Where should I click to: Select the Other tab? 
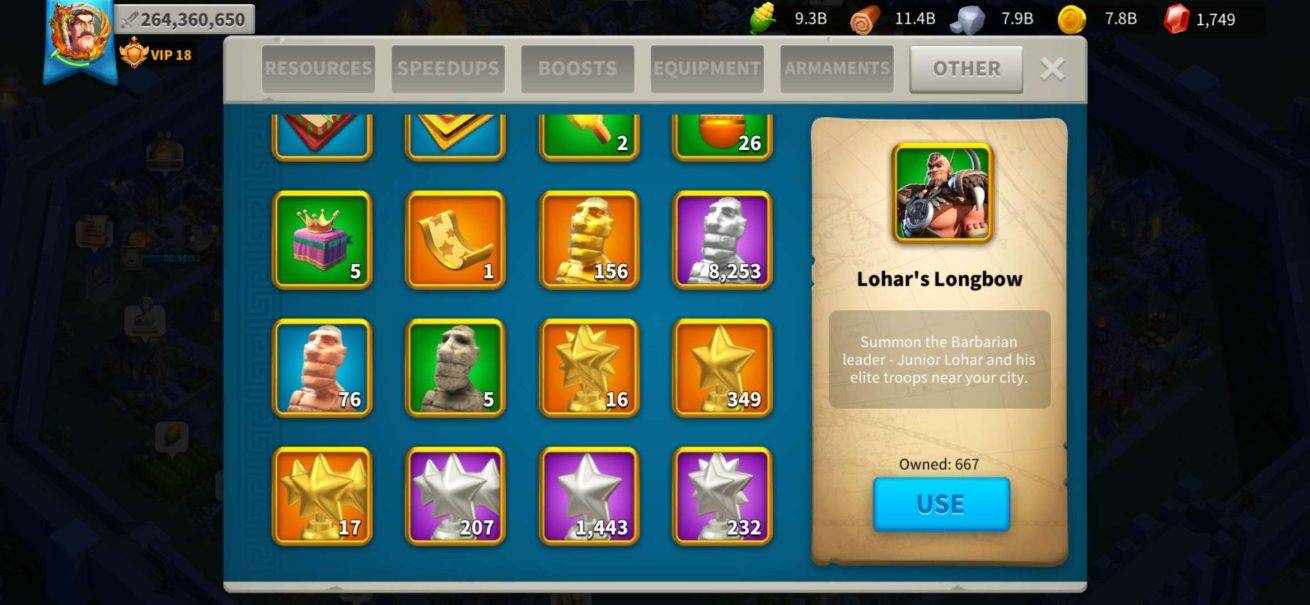pyautogui.click(x=966, y=68)
